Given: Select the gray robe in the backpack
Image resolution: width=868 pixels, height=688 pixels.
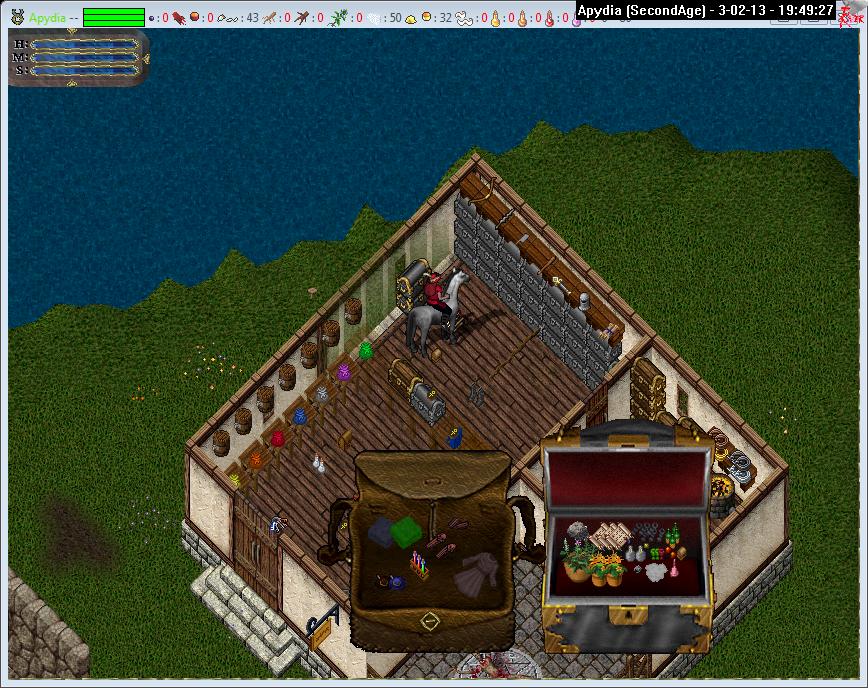Looking at the screenshot, I should tap(473, 575).
